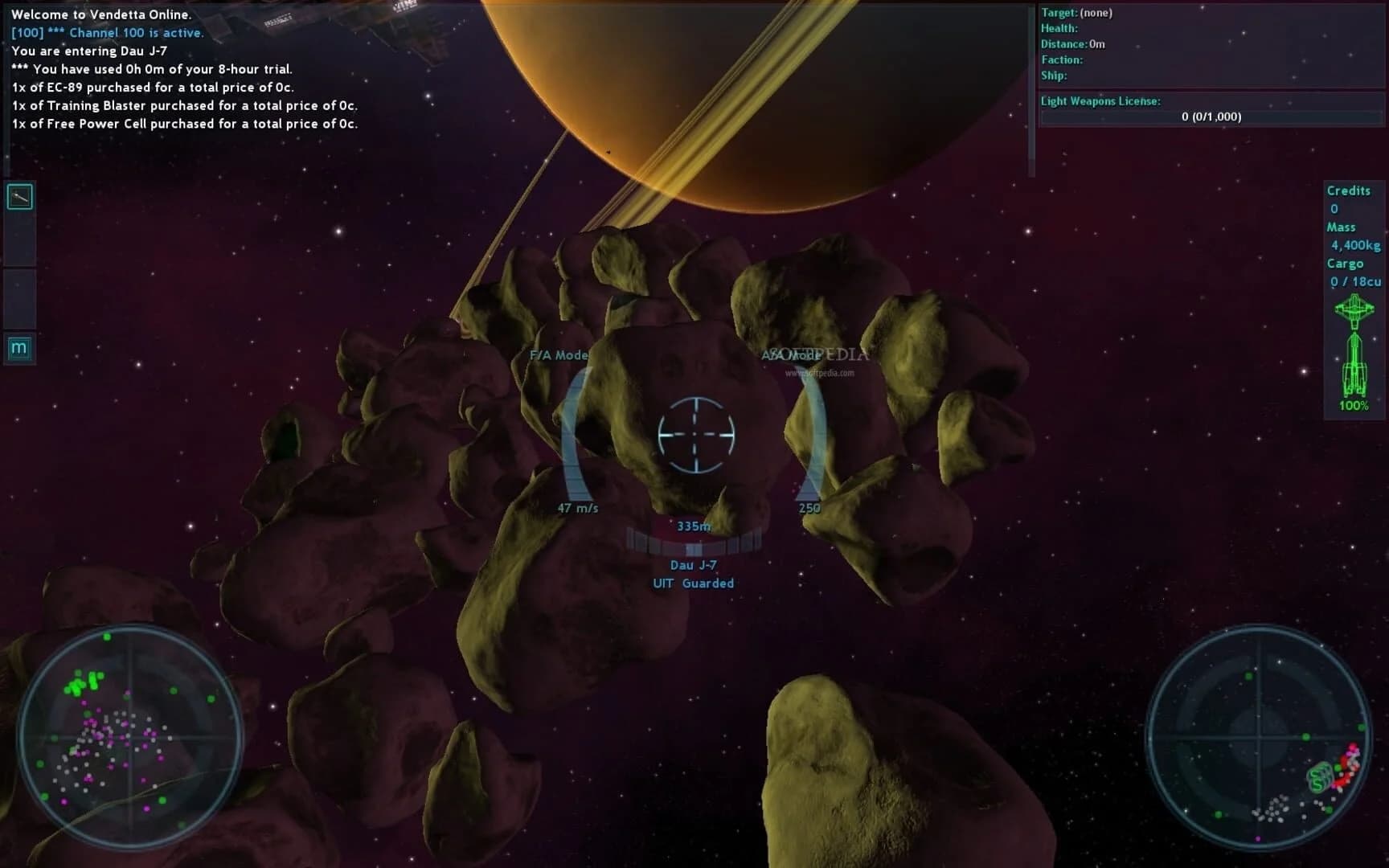Select the Faction entry in the target panel
The height and width of the screenshot is (868, 1389).
[1061, 59]
